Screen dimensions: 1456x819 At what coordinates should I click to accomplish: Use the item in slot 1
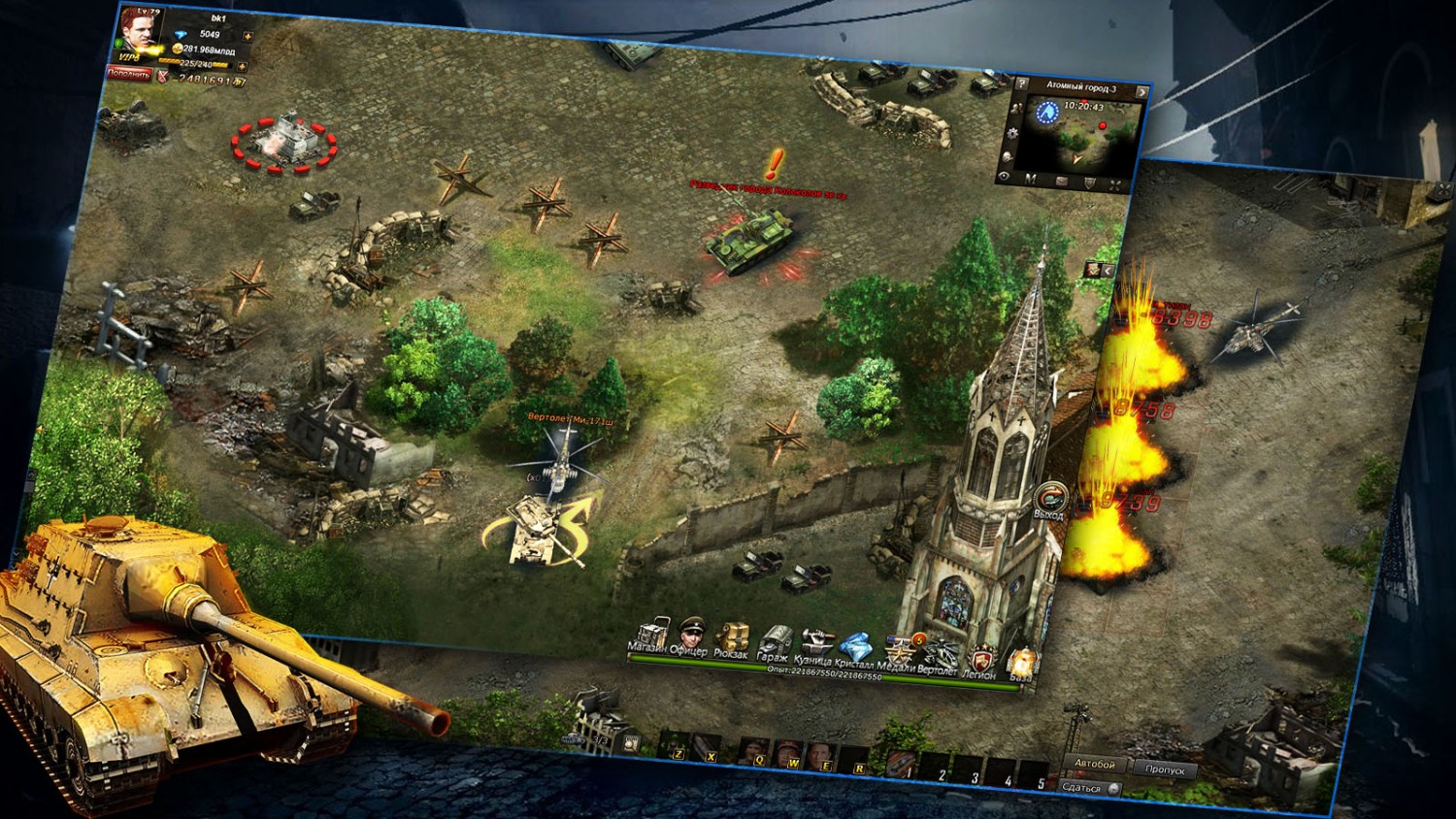click(x=902, y=763)
